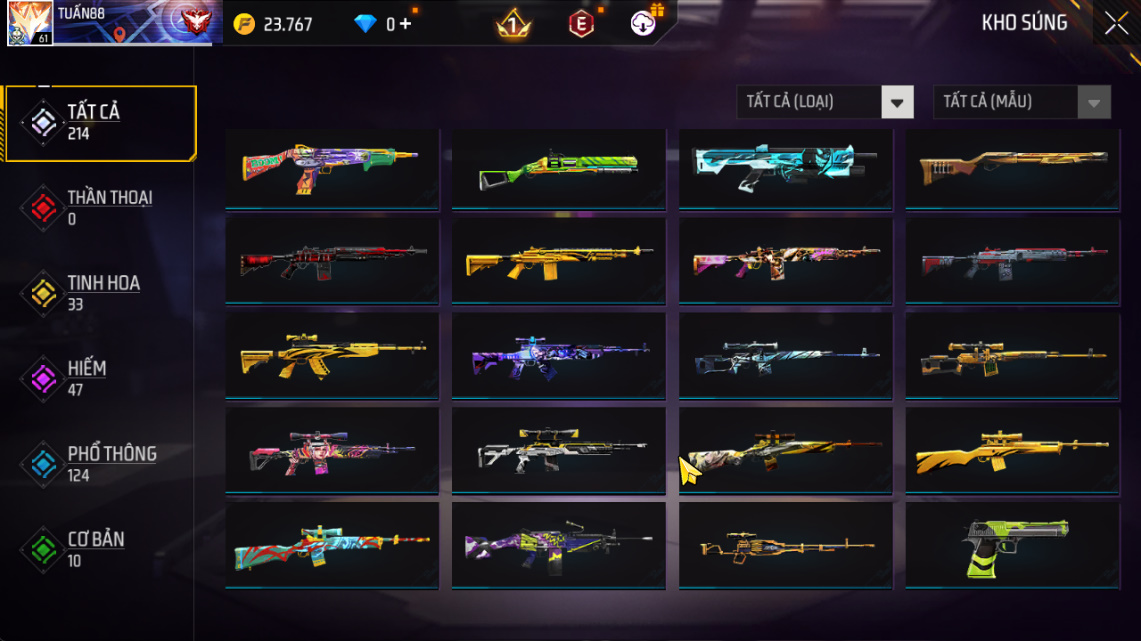
Task: Select the green and yellow pistol skin
Action: pyautogui.click(x=1012, y=545)
